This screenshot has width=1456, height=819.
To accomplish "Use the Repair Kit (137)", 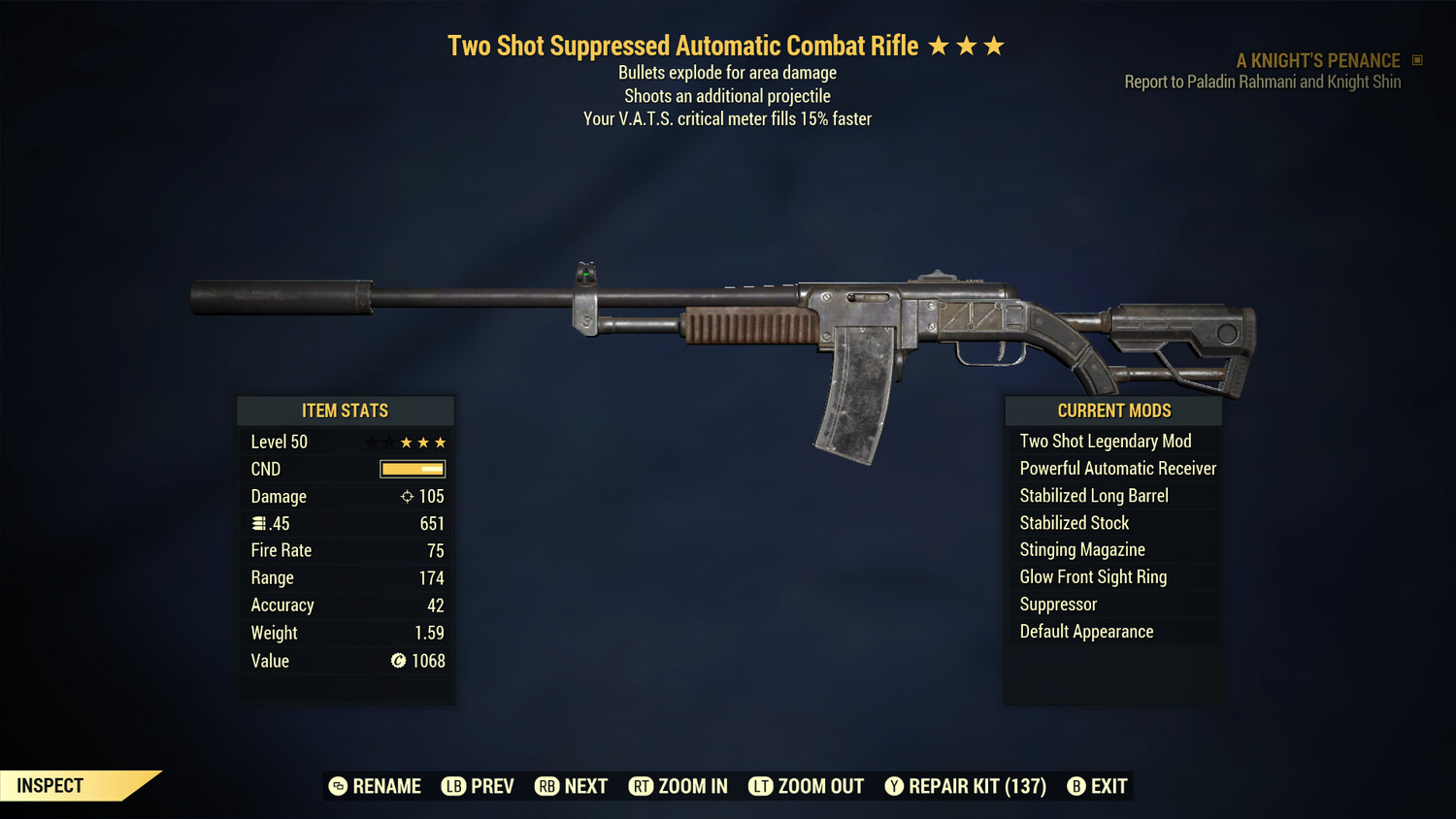I will tap(973, 786).
